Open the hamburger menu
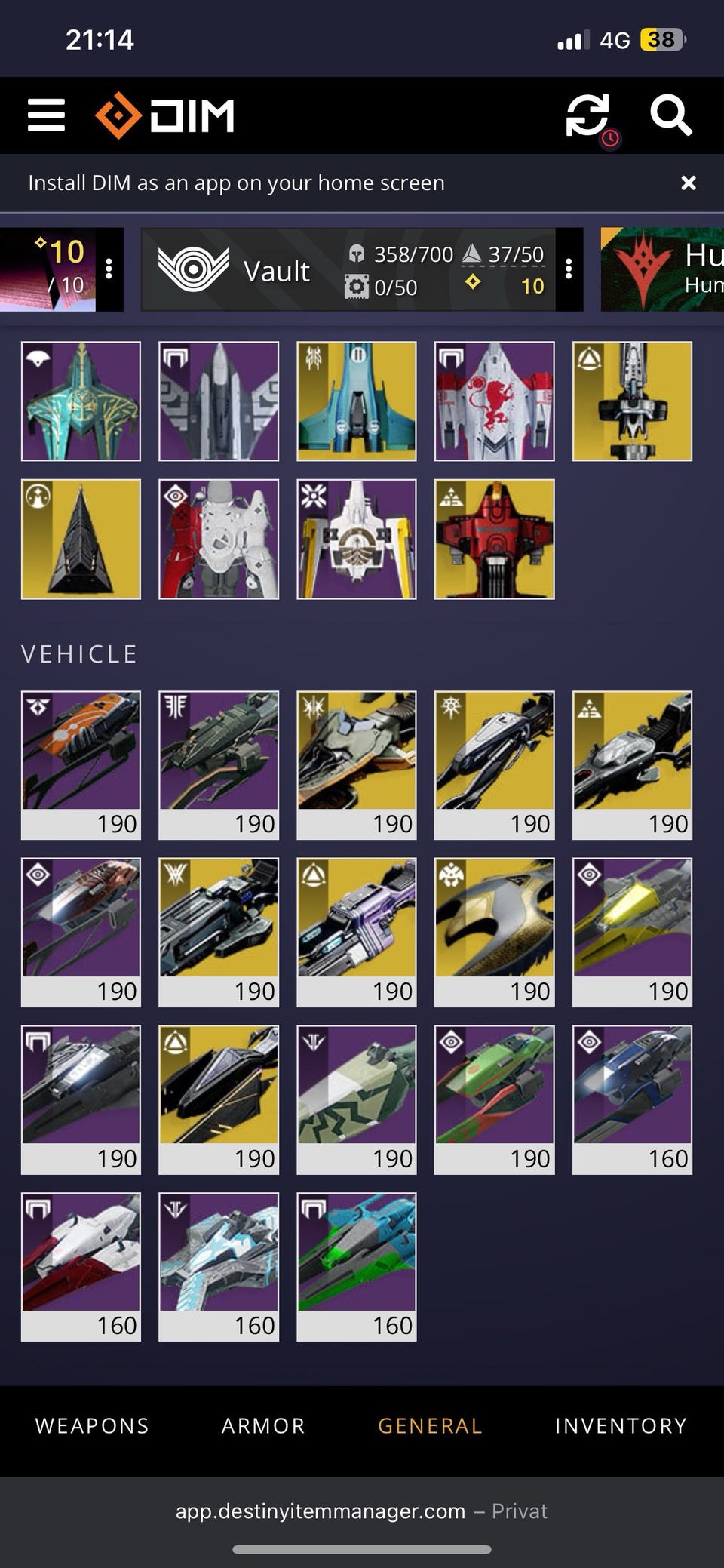Image resolution: width=724 pixels, height=1568 pixels. pos(46,115)
